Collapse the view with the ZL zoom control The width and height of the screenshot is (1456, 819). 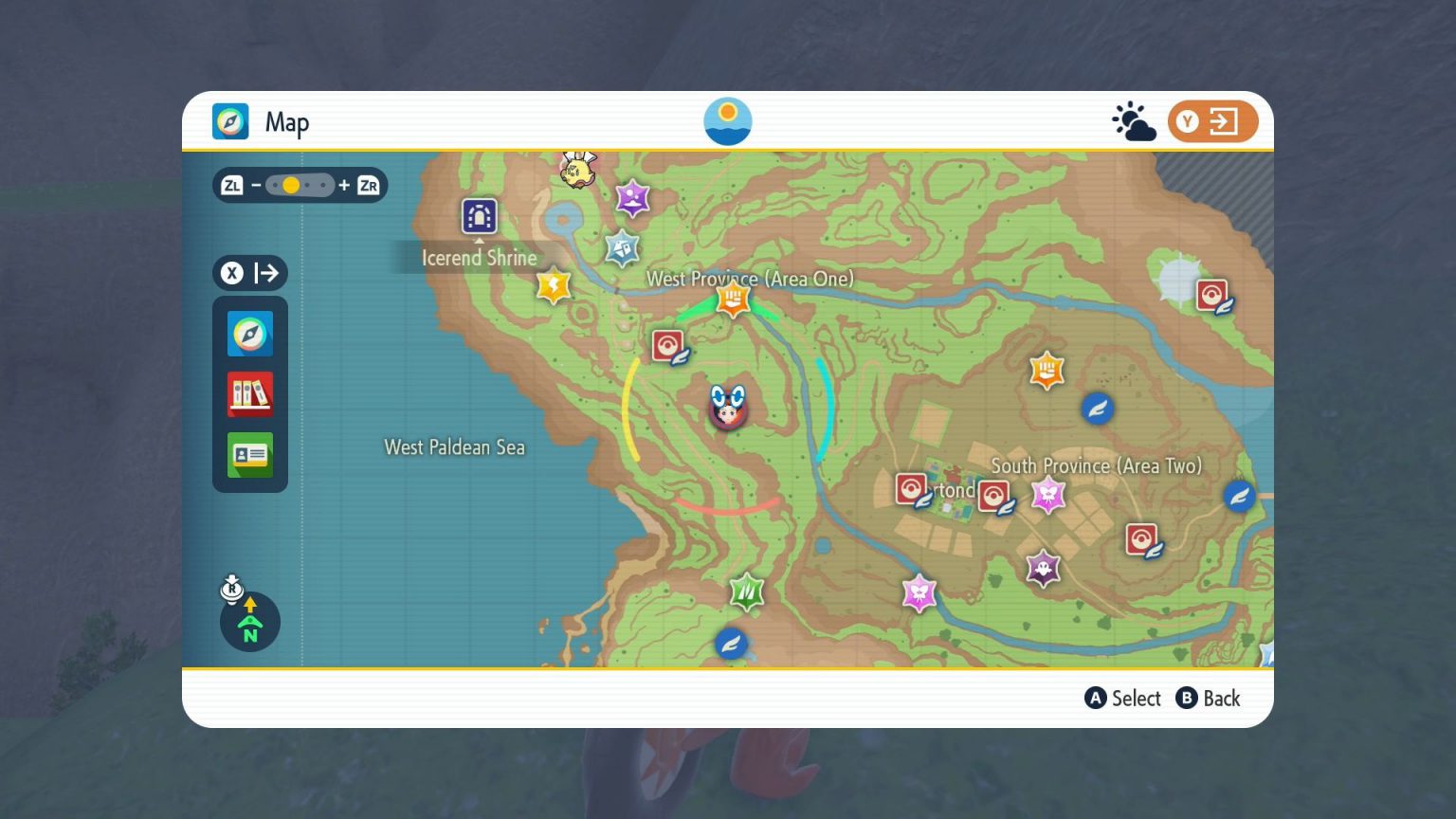(232, 185)
